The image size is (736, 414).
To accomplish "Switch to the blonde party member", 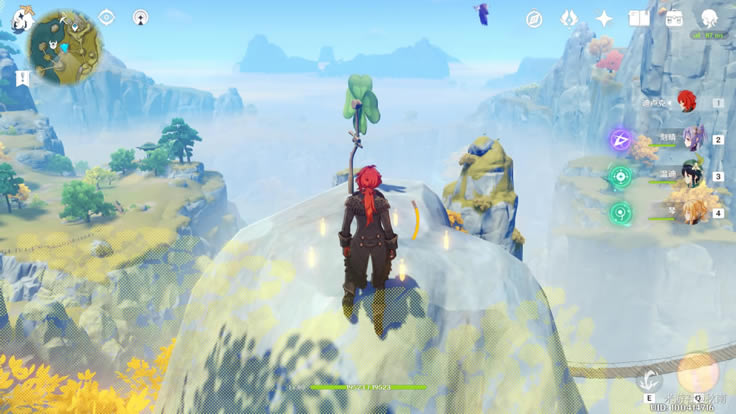I will 690,210.
